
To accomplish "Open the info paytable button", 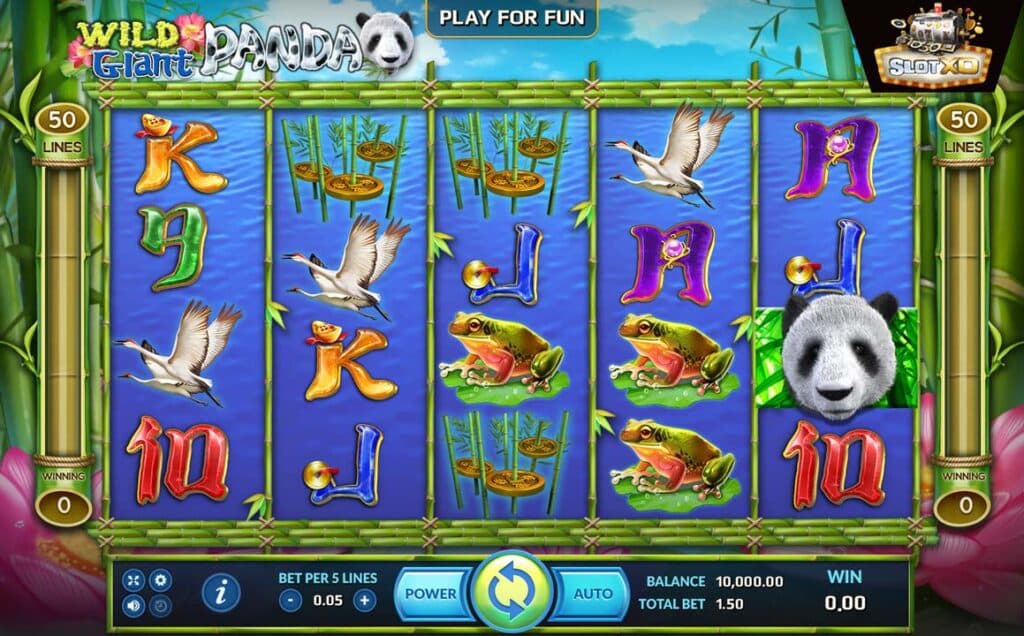I will (220, 593).
